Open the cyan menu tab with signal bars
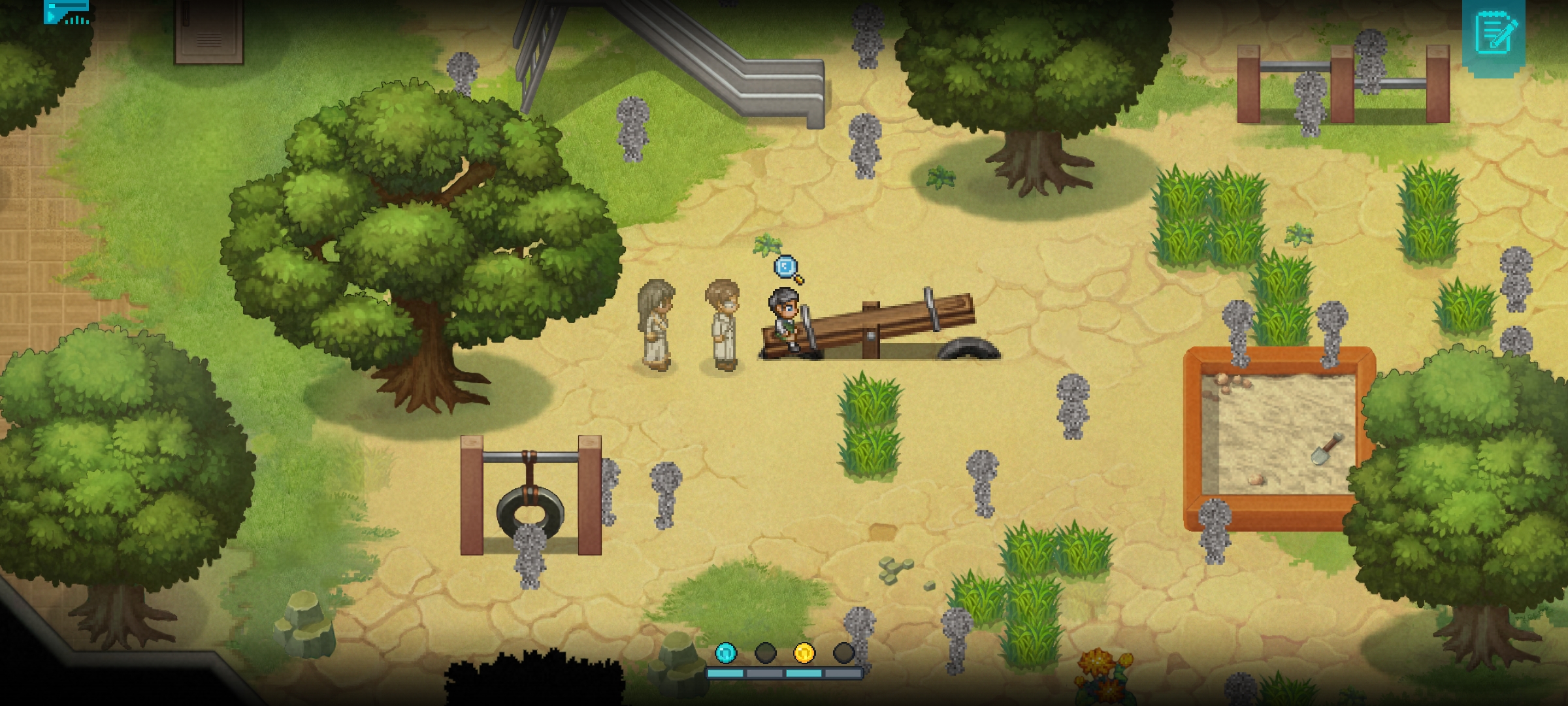1568x706 pixels. coord(66,12)
